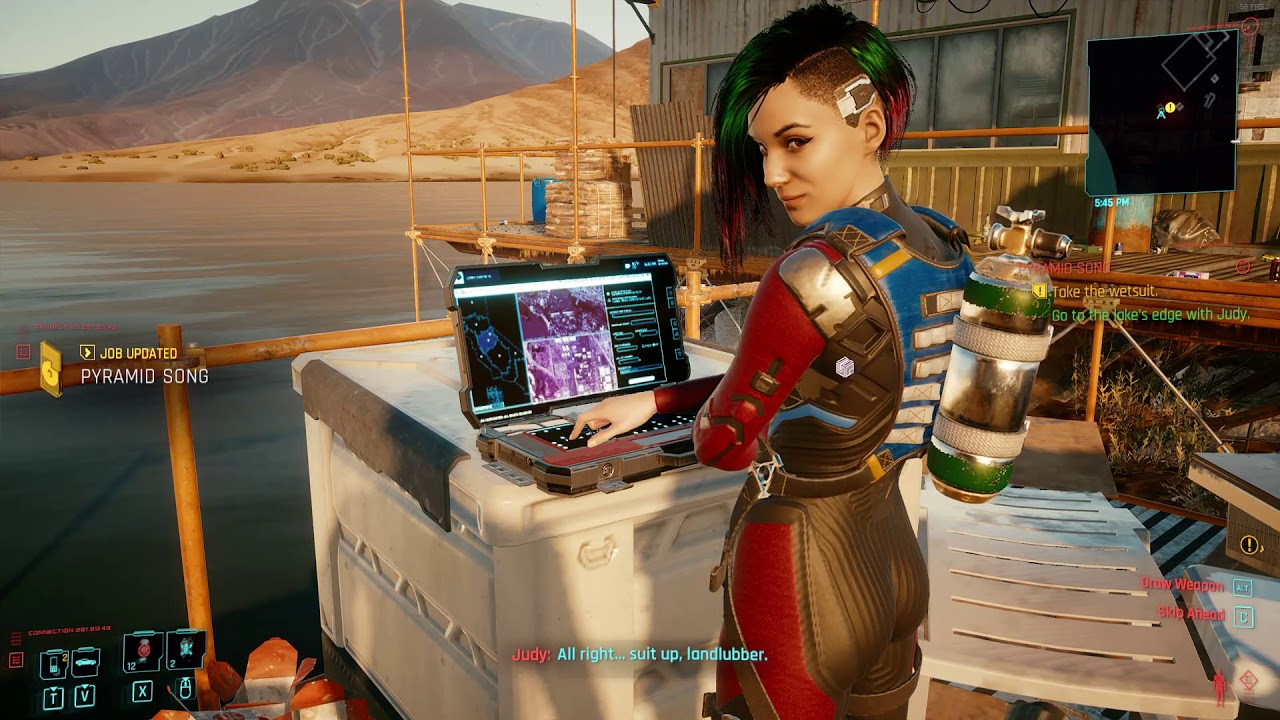
Task: Click the Skip Ahead label
Action: [x=1191, y=613]
